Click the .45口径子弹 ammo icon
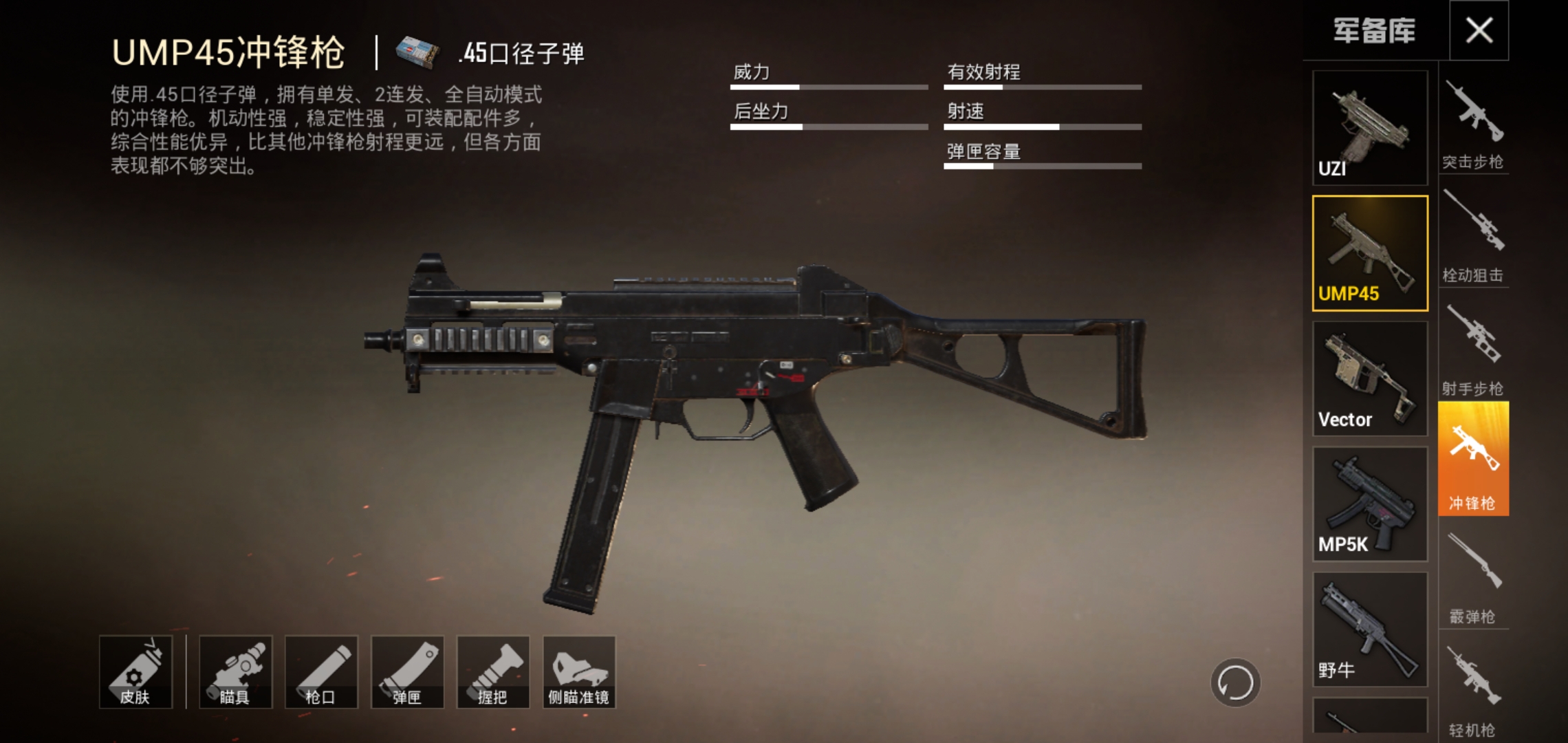 417,50
